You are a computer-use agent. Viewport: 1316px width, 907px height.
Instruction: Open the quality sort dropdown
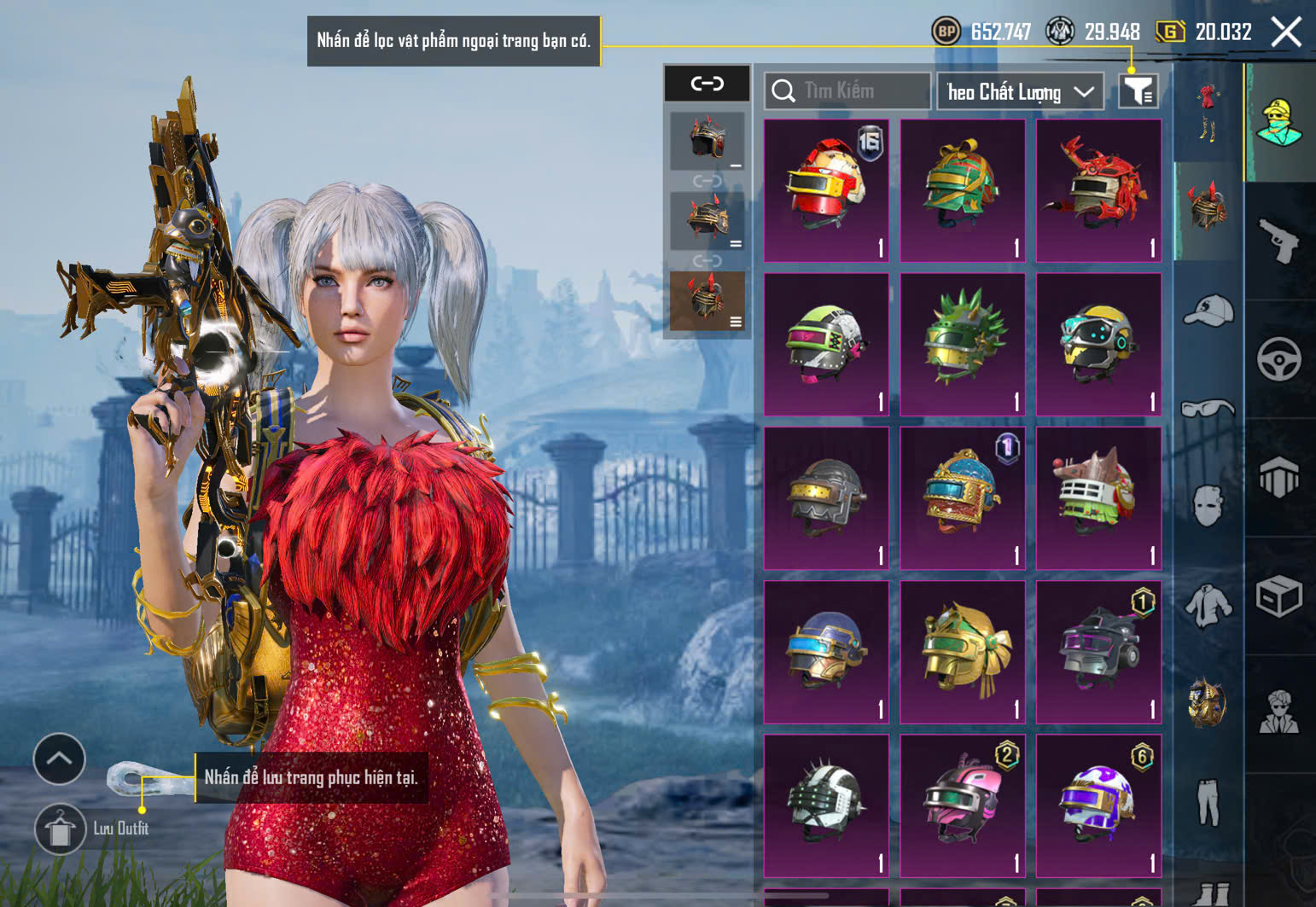pos(1020,91)
